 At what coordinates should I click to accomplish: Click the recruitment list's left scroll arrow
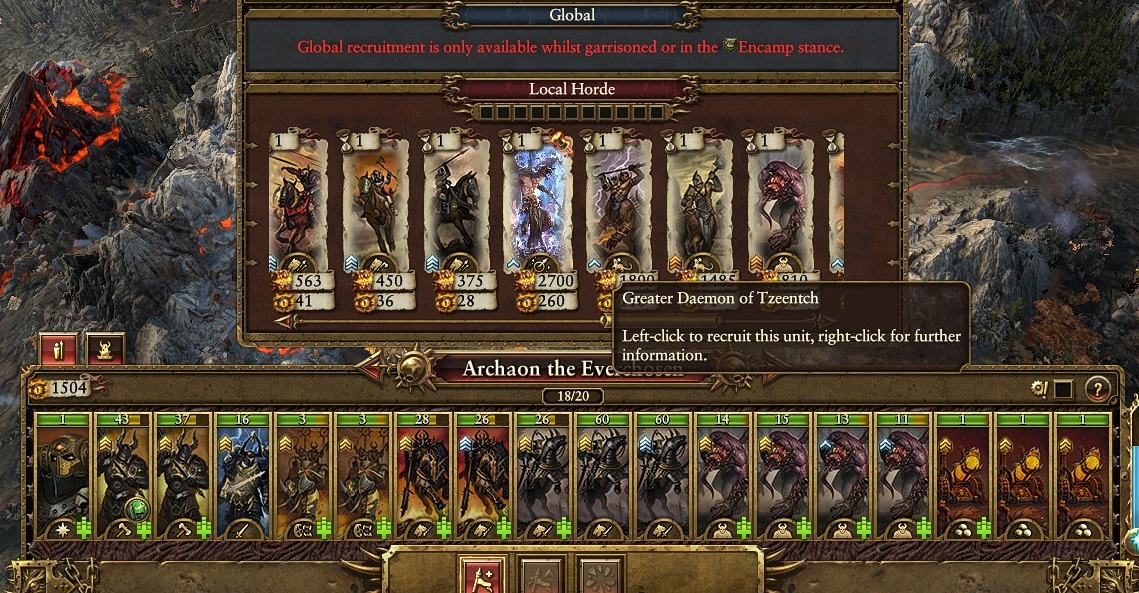(x=283, y=322)
